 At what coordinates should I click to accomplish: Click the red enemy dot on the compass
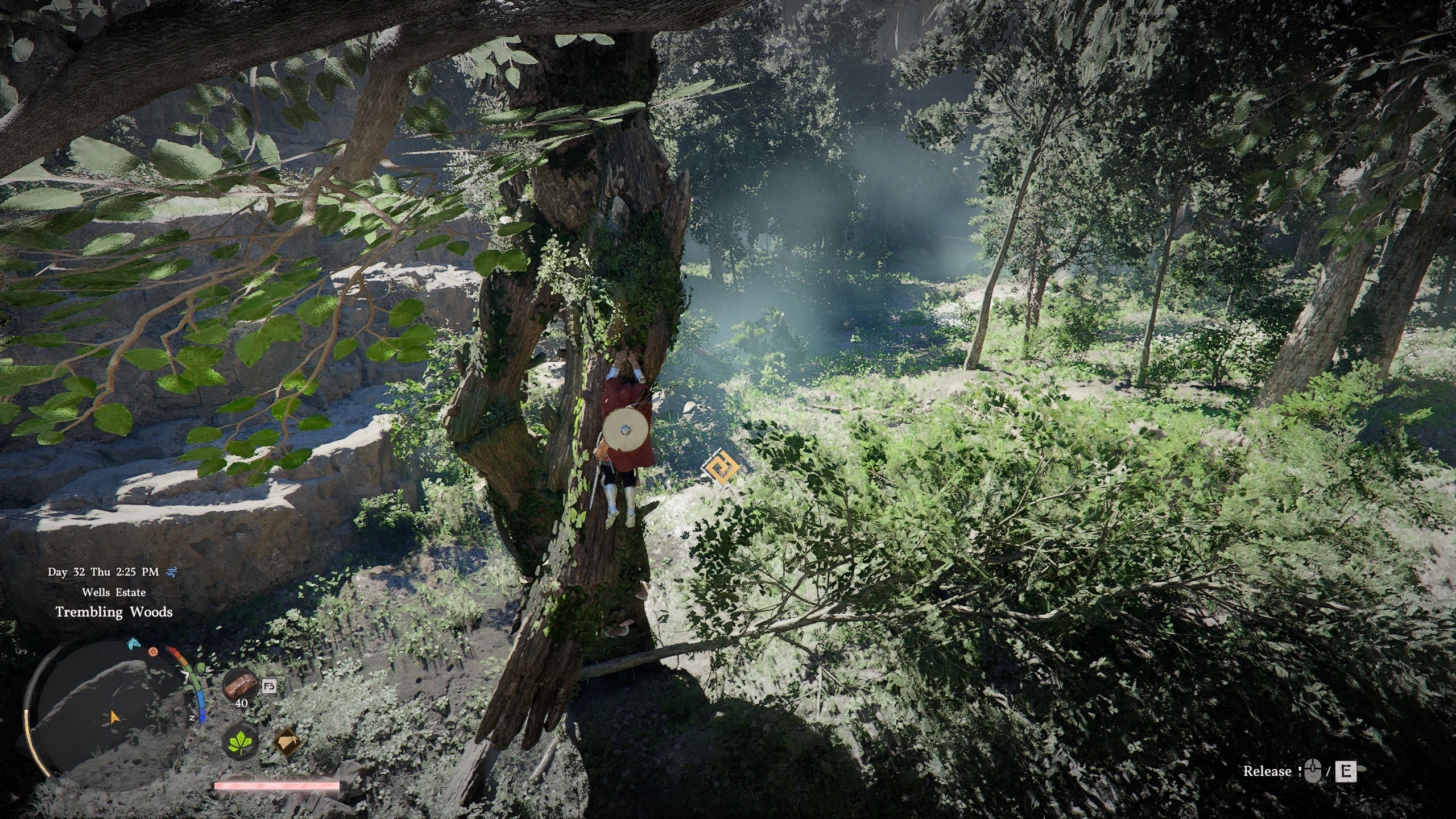click(154, 652)
